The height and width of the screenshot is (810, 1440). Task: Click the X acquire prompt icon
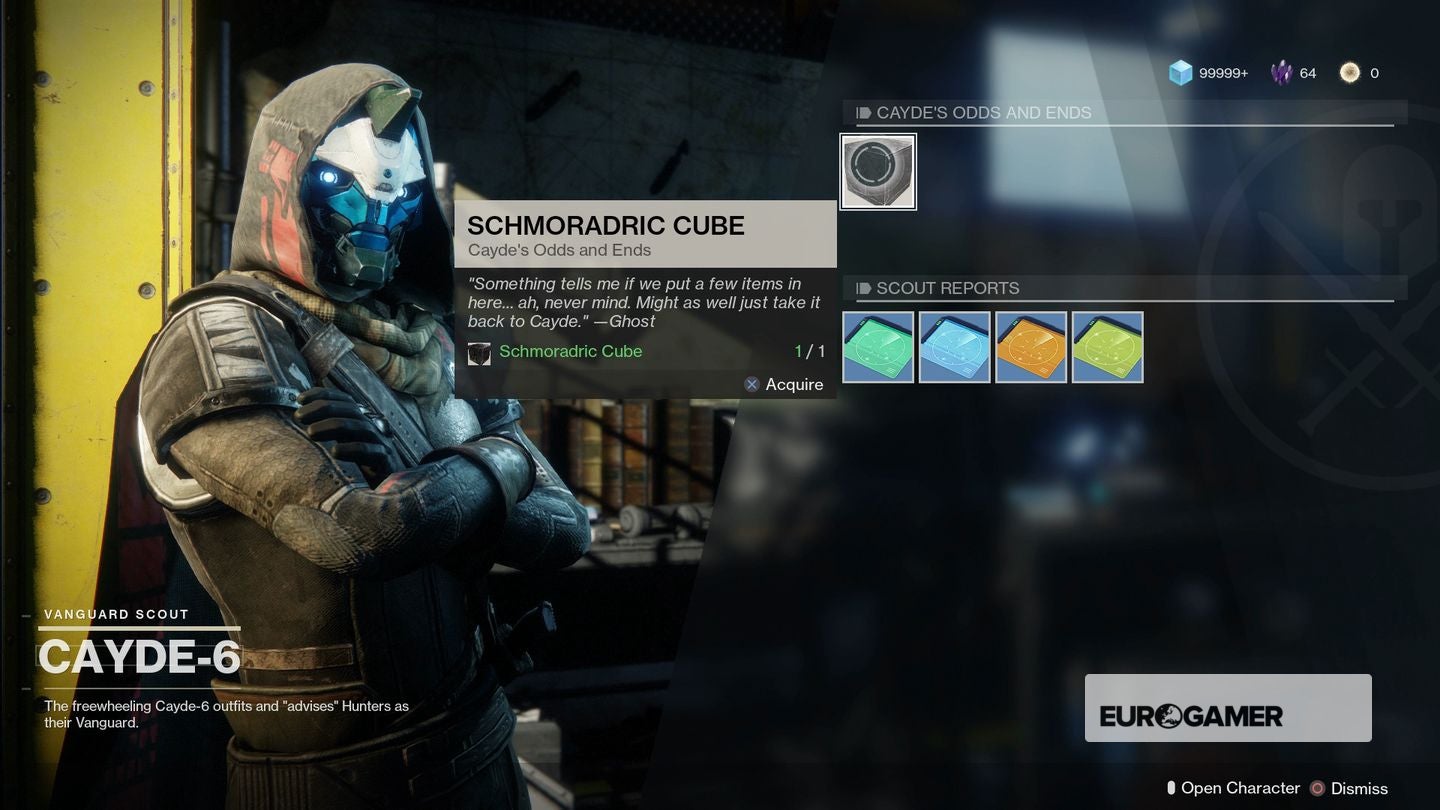pyautogui.click(x=751, y=384)
